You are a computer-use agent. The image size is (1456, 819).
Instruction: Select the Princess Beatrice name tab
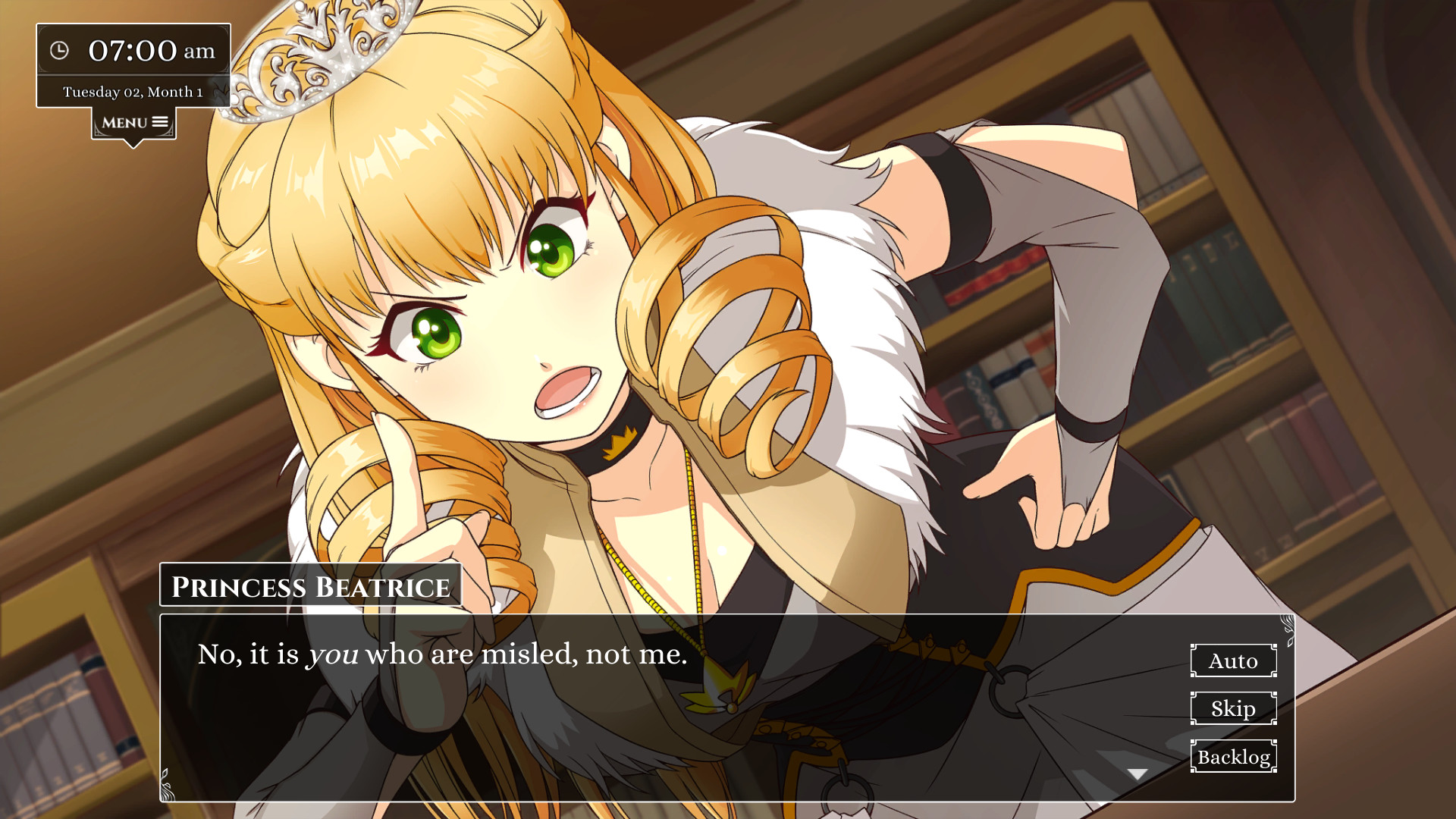pyautogui.click(x=310, y=585)
